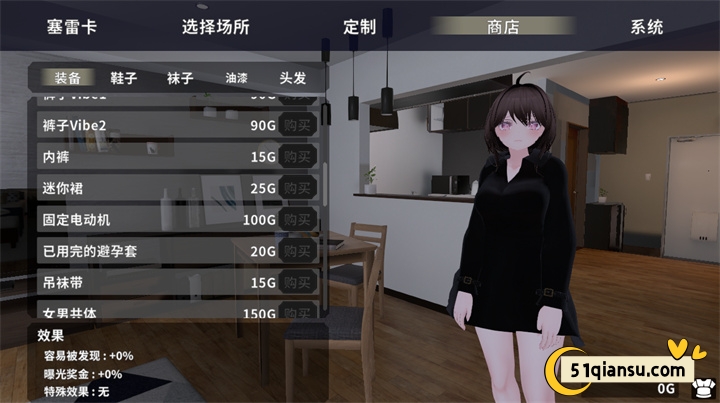Buy the 吊袜带 for 15G

point(297,282)
